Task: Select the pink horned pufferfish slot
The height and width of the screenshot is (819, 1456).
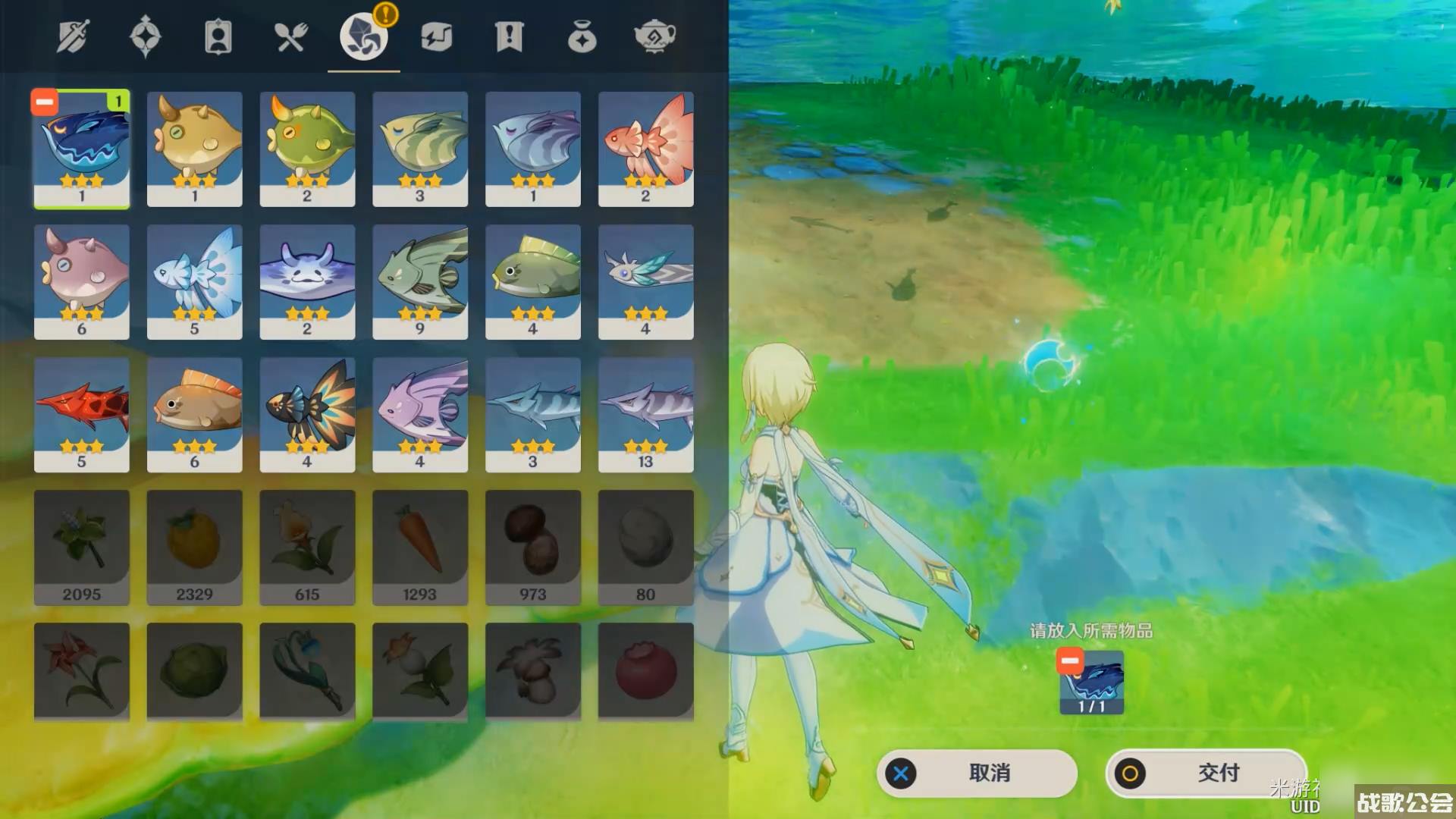Action: tap(82, 281)
